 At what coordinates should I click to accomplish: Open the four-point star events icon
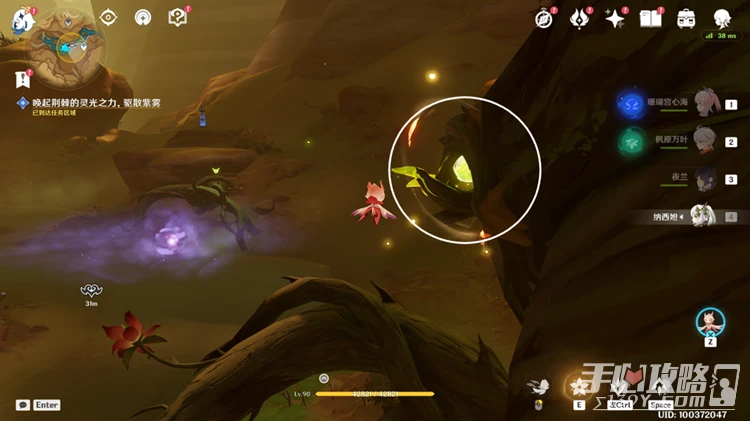coord(615,18)
